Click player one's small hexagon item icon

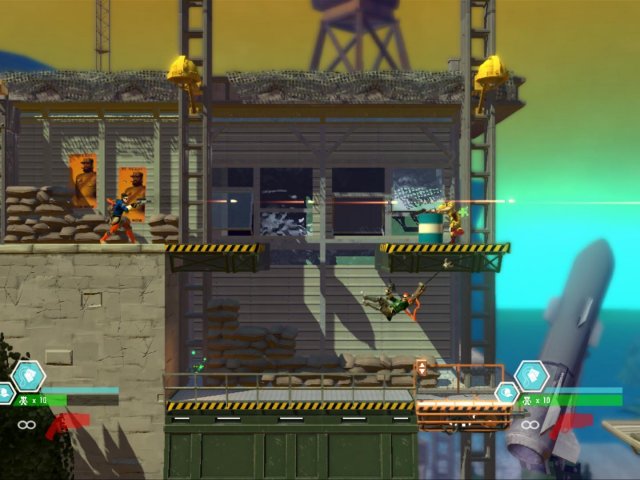[x=5, y=393]
